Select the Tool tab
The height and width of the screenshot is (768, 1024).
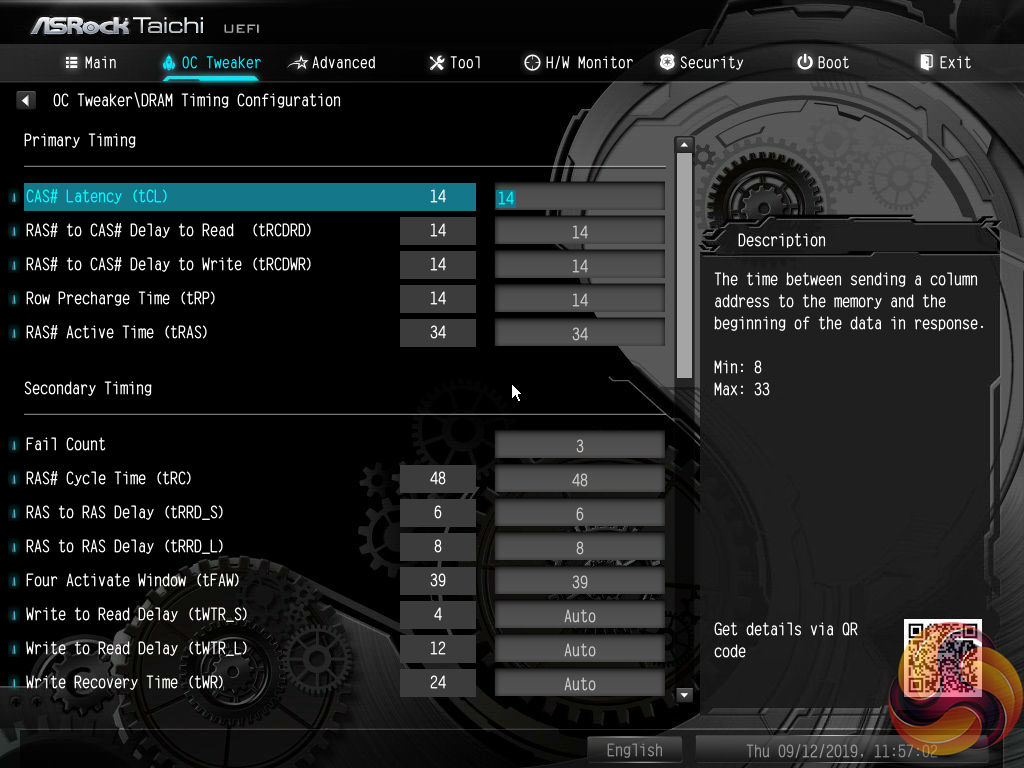[x=455, y=63]
